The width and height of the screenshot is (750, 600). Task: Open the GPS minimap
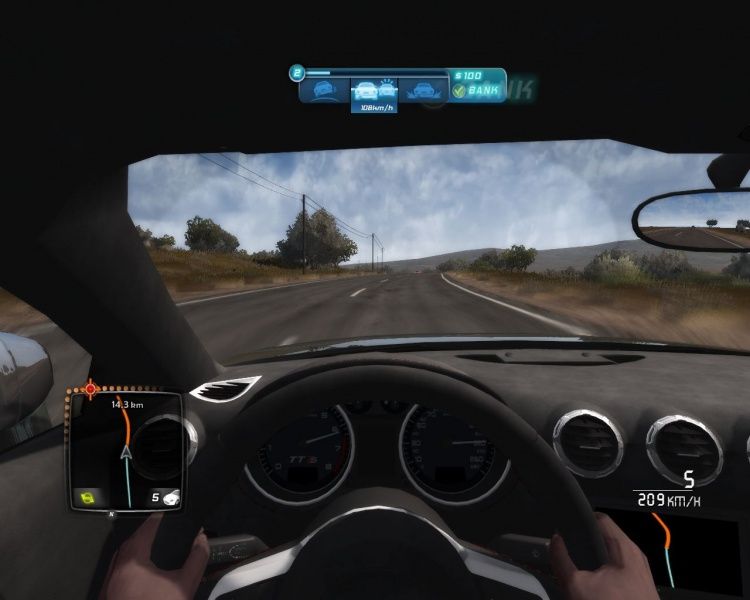coord(125,450)
